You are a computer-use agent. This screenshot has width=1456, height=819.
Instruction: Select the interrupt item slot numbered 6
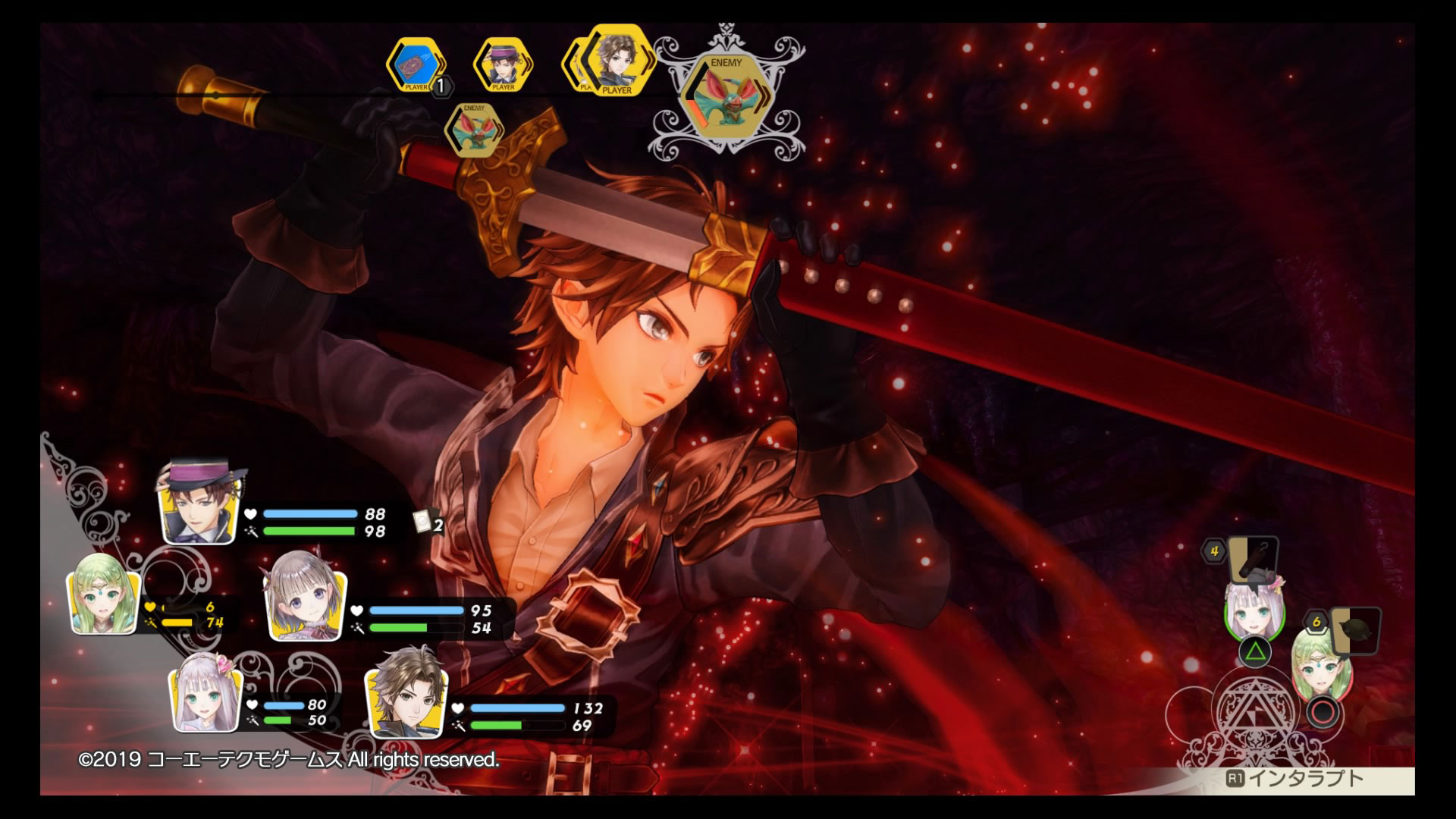(1354, 629)
